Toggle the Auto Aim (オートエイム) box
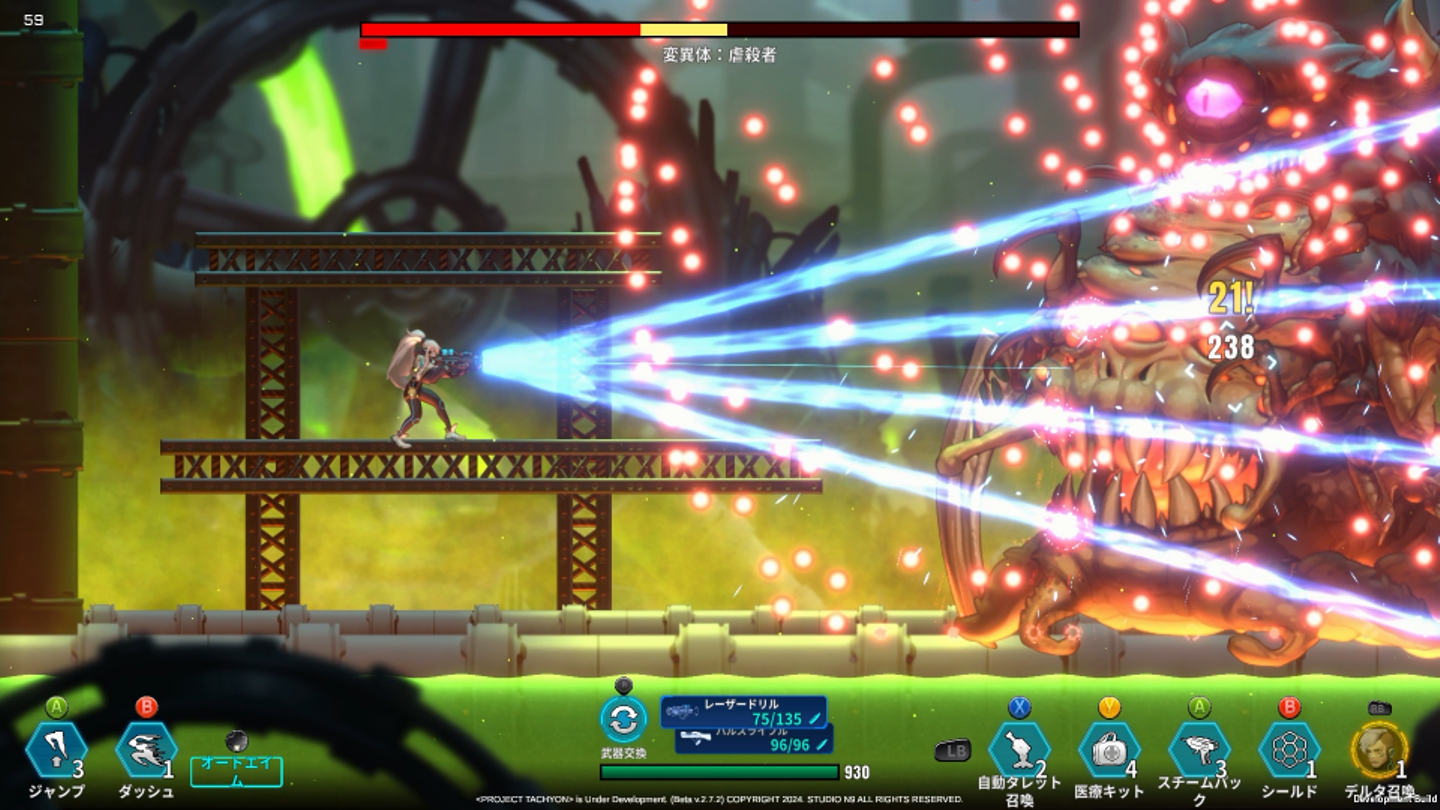This screenshot has width=1440, height=810. 236,772
